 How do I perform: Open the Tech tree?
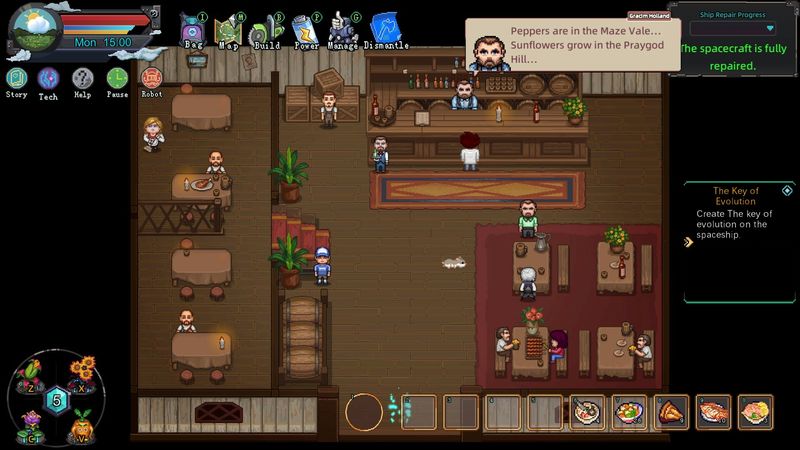pos(48,79)
